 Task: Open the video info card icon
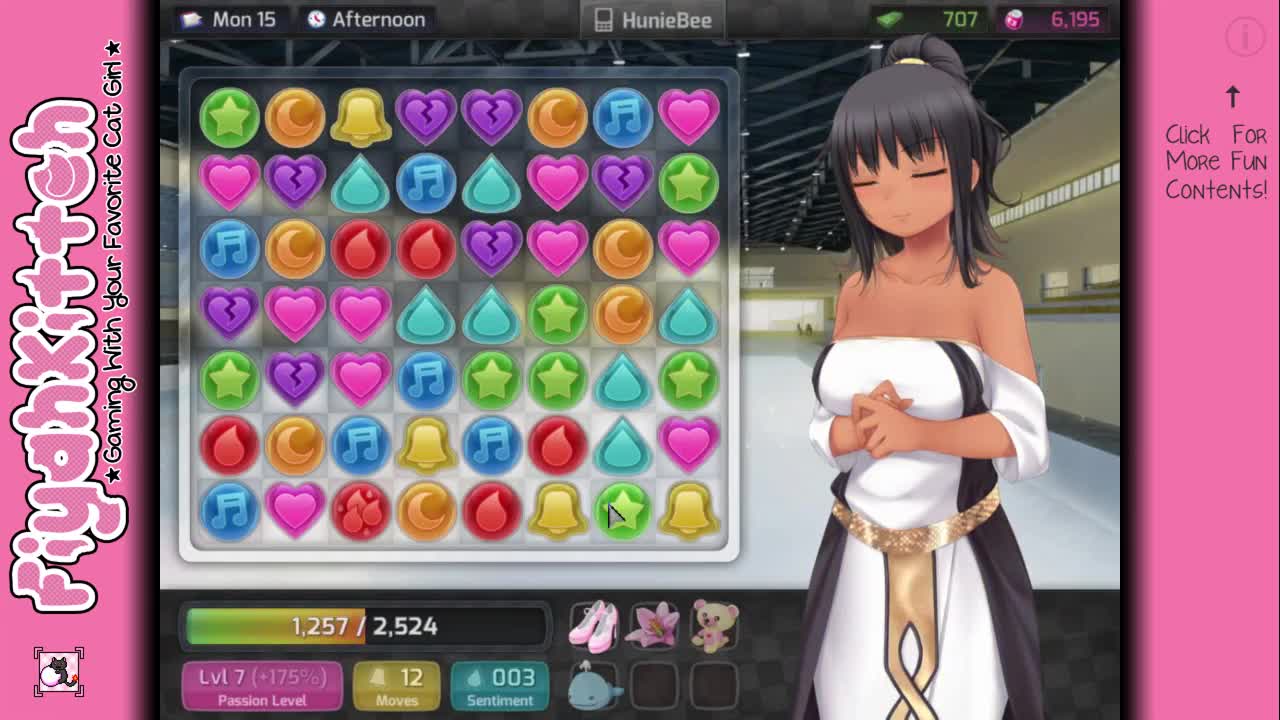[1245, 37]
